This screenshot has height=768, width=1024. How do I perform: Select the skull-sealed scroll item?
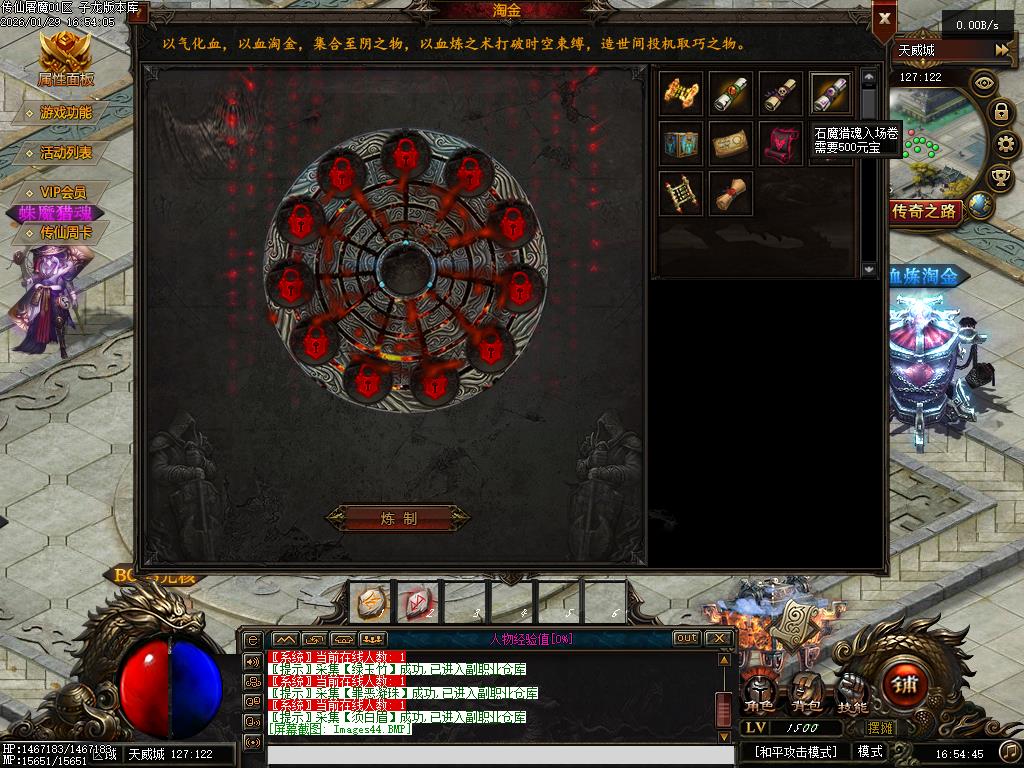pyautogui.click(x=780, y=93)
